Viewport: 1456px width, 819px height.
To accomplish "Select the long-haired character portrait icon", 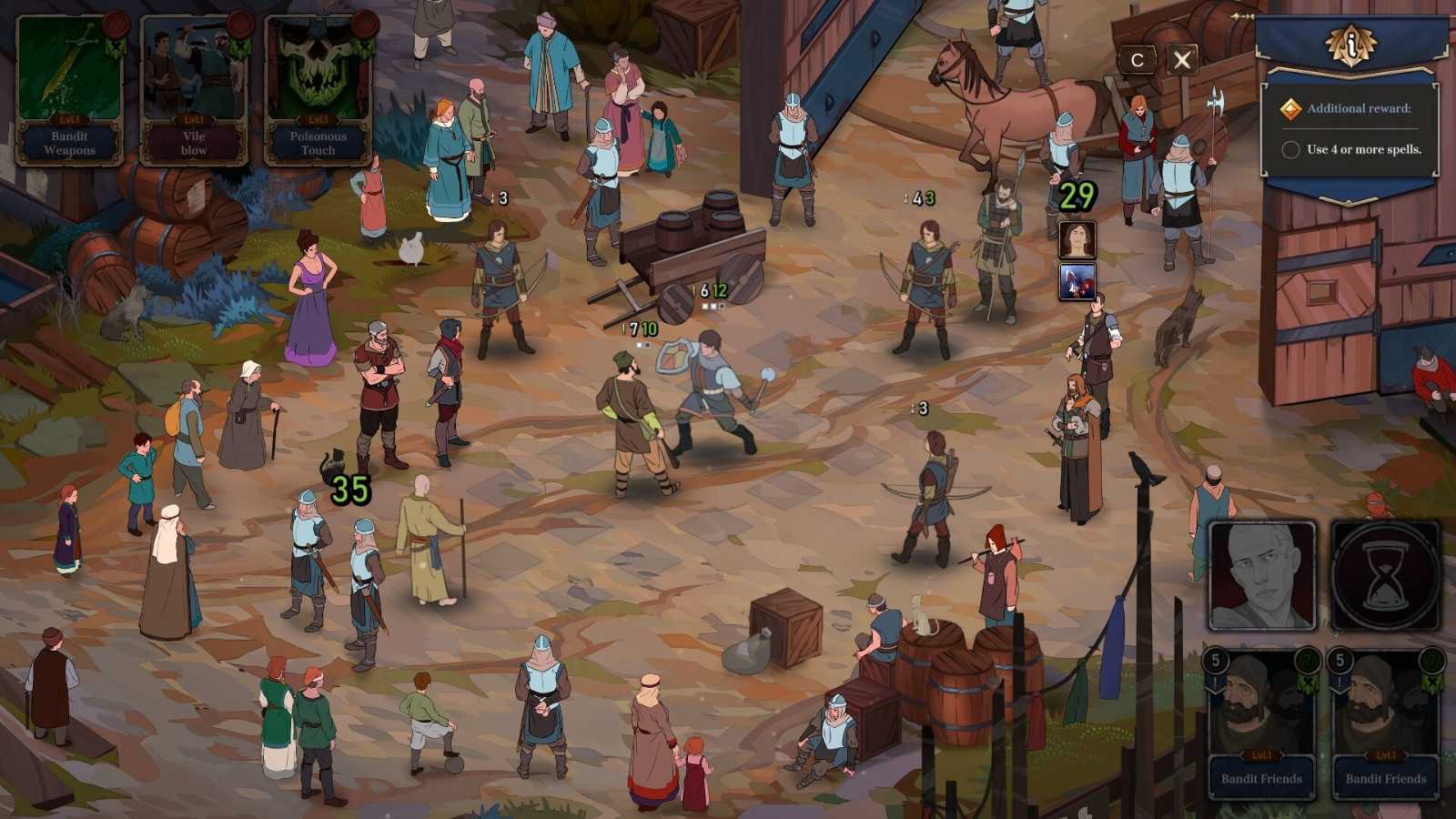I will [x=1077, y=240].
